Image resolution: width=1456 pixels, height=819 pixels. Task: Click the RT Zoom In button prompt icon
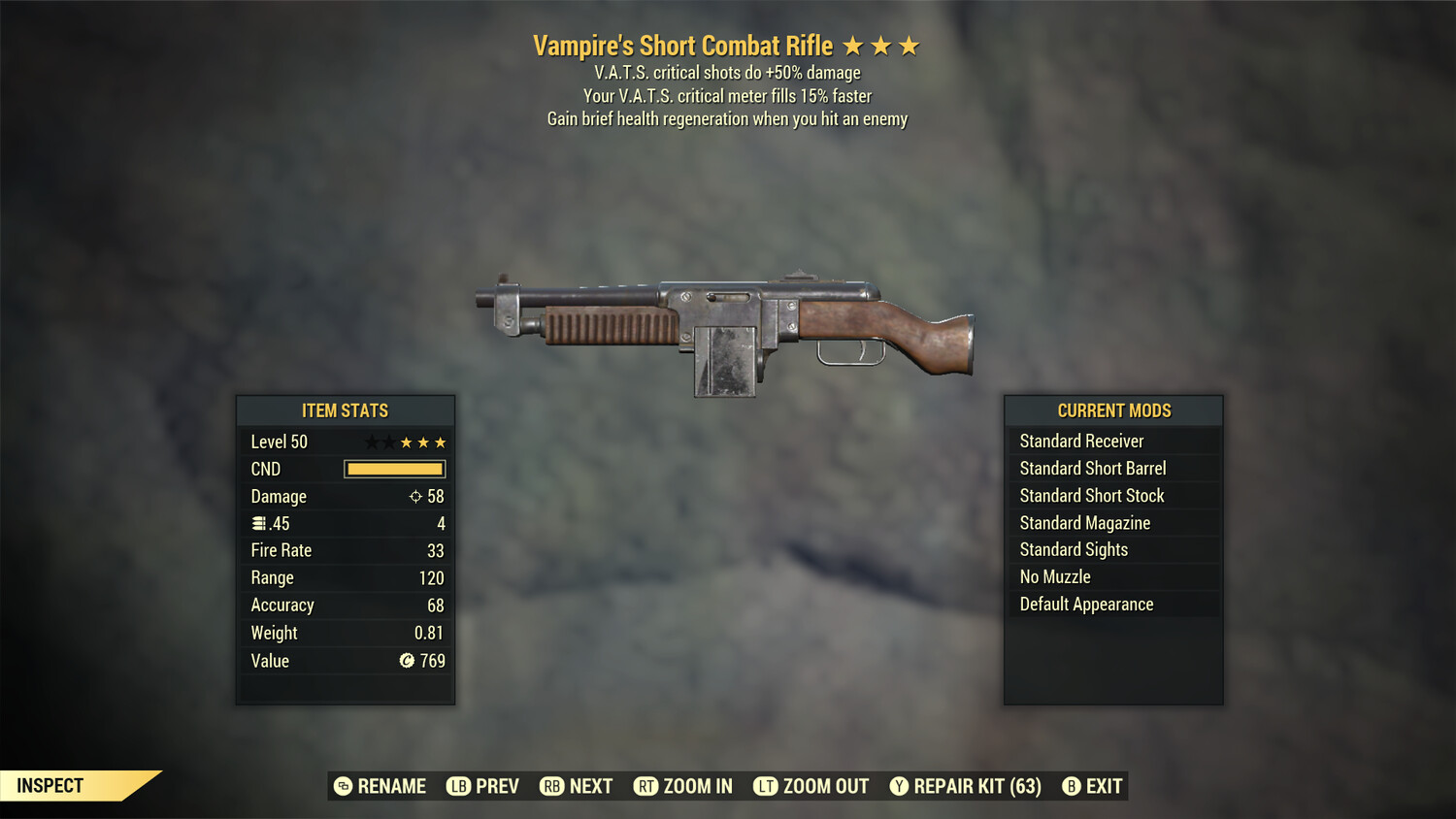point(645,786)
